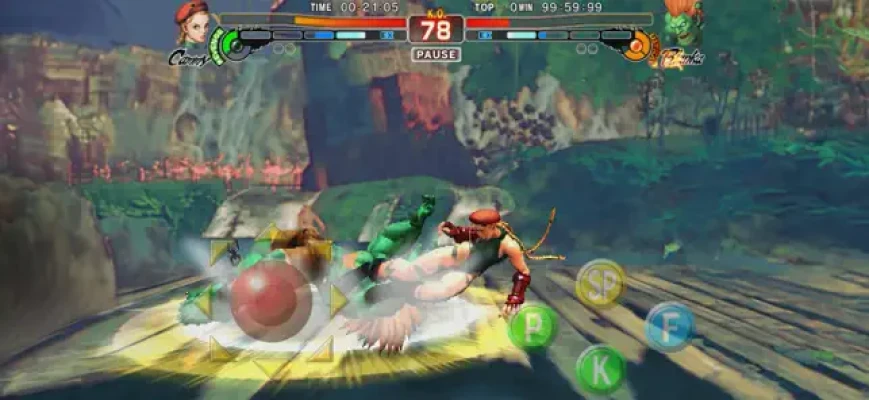Tap the PAUSE button
This screenshot has width=869, height=400.
pyautogui.click(x=435, y=54)
